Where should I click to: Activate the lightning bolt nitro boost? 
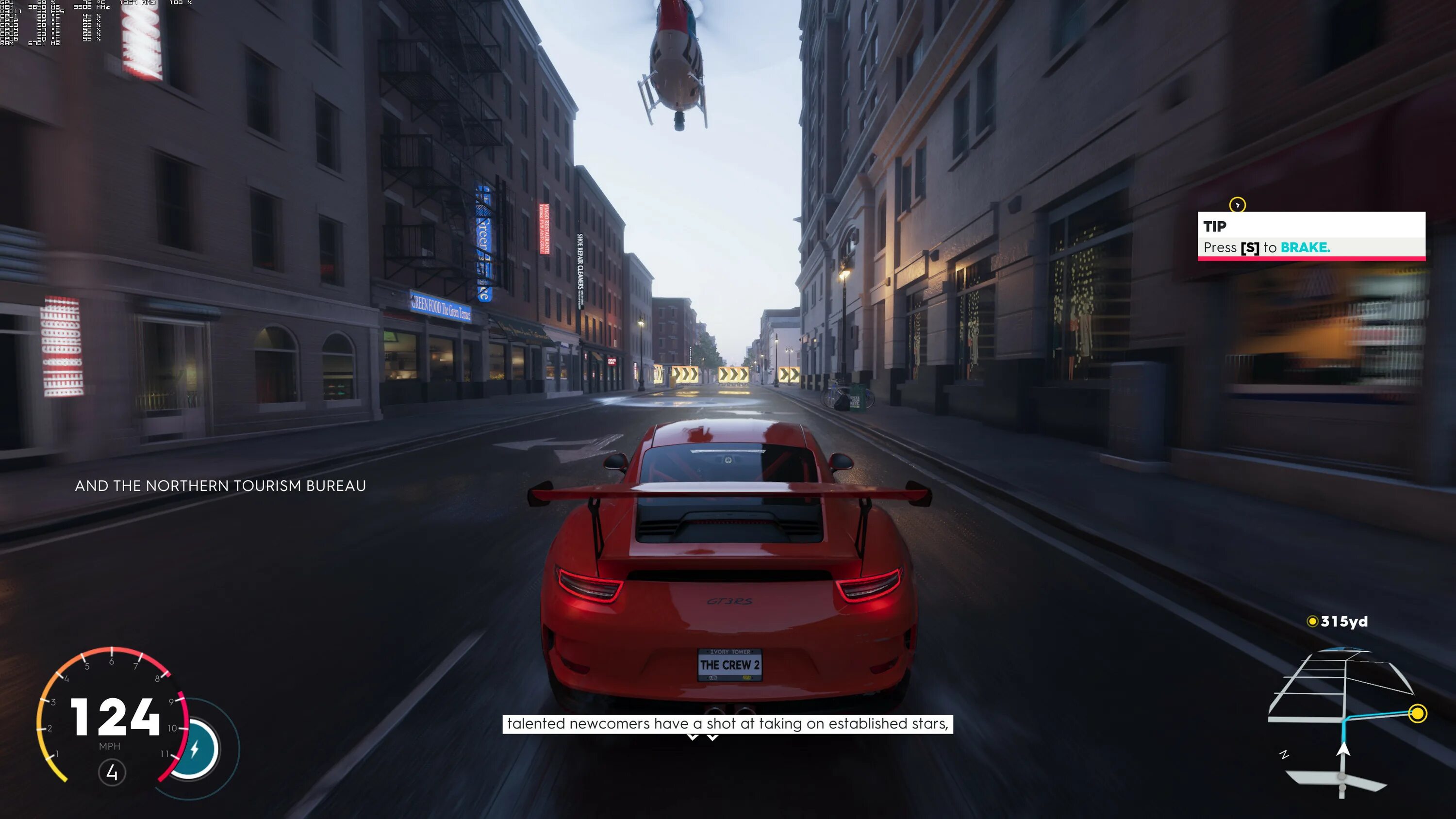(195, 750)
